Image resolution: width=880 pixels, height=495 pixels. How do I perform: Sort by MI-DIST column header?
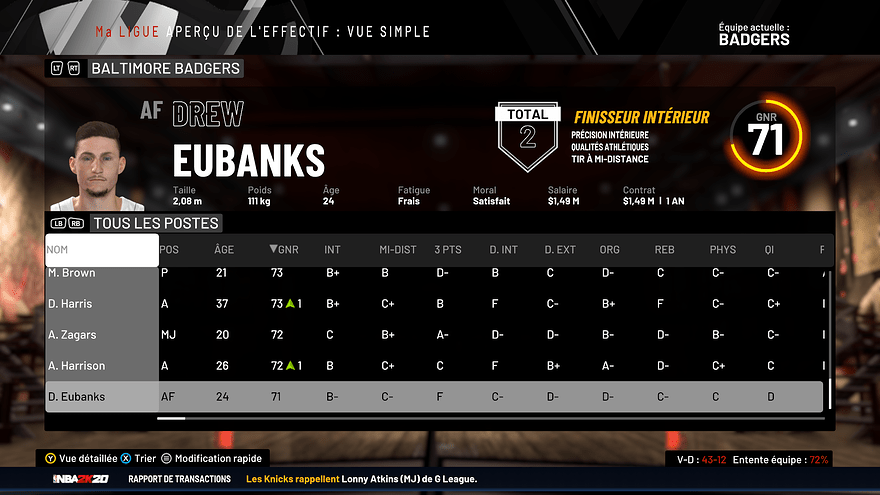(x=397, y=249)
